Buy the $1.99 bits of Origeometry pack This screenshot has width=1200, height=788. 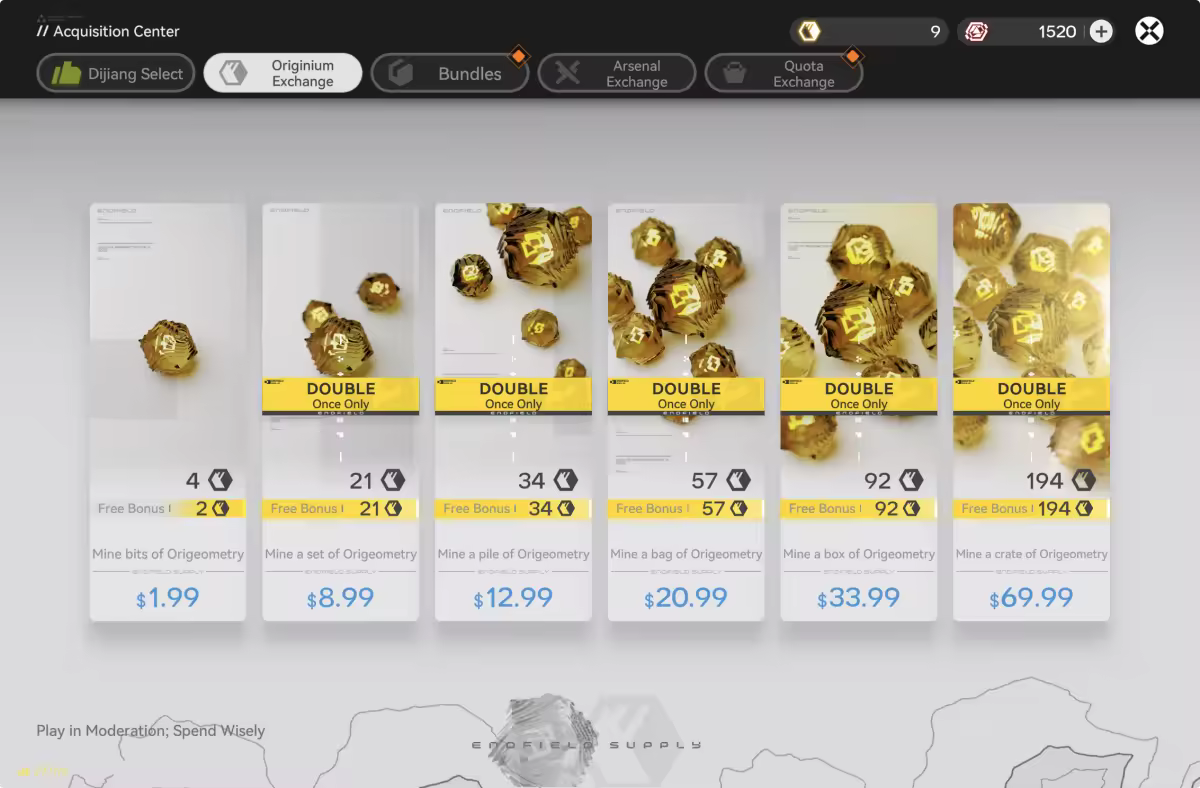pos(168,412)
